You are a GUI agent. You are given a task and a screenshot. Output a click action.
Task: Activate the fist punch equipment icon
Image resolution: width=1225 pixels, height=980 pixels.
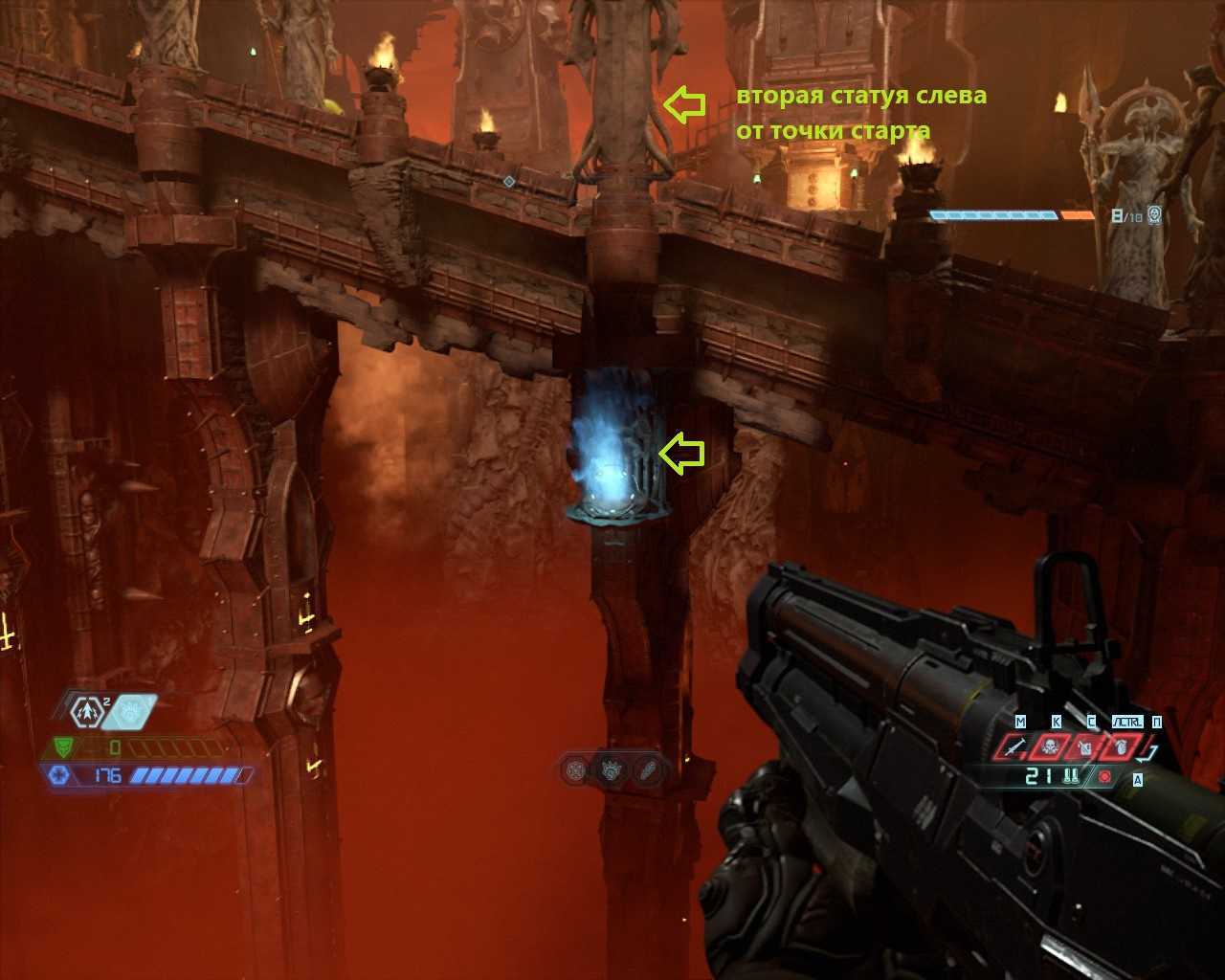pos(1120,746)
